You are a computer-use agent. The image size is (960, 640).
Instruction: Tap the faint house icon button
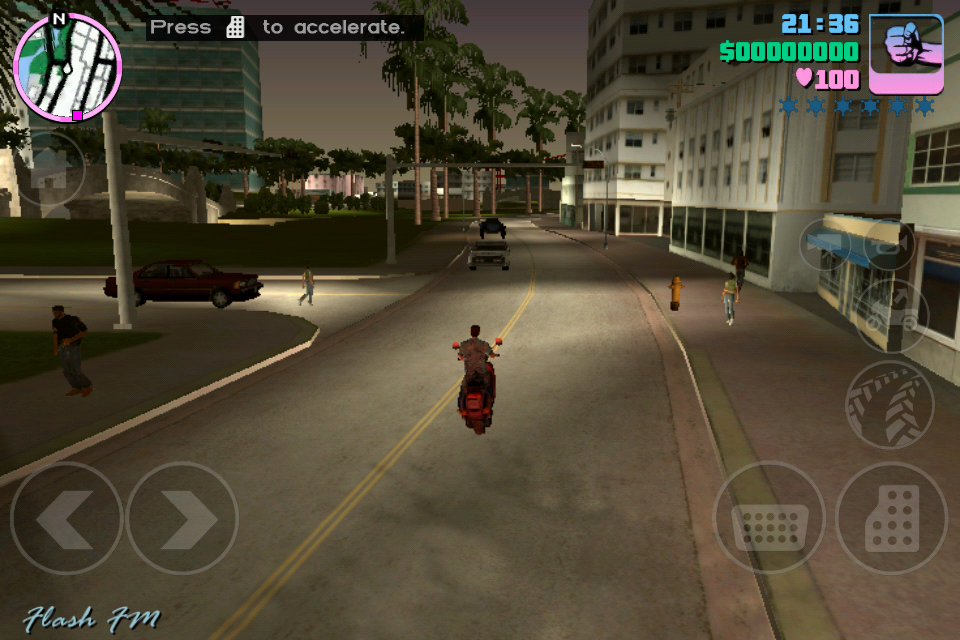tap(50, 170)
